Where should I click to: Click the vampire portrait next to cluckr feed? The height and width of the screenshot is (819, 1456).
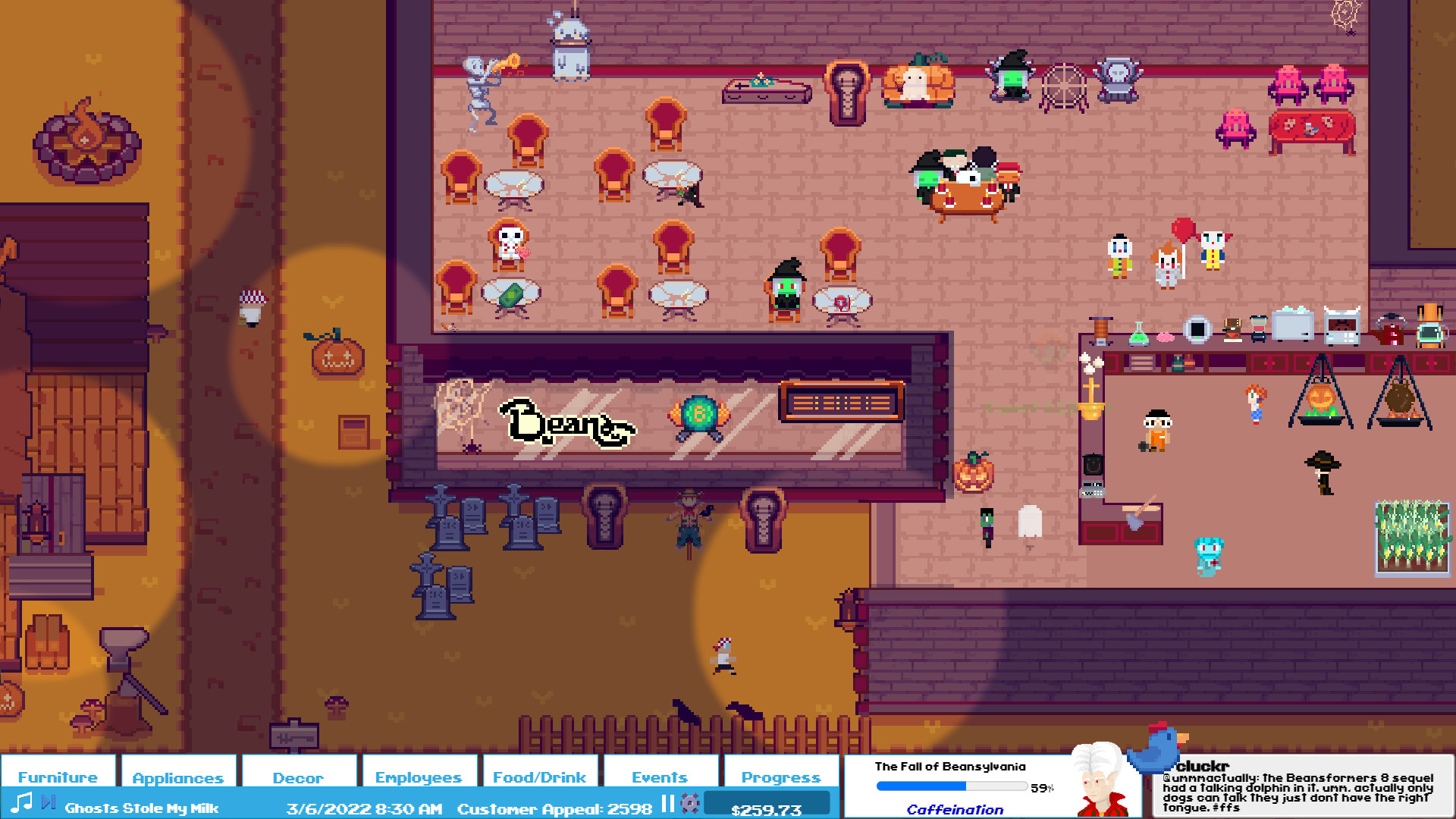pyautogui.click(x=1098, y=781)
